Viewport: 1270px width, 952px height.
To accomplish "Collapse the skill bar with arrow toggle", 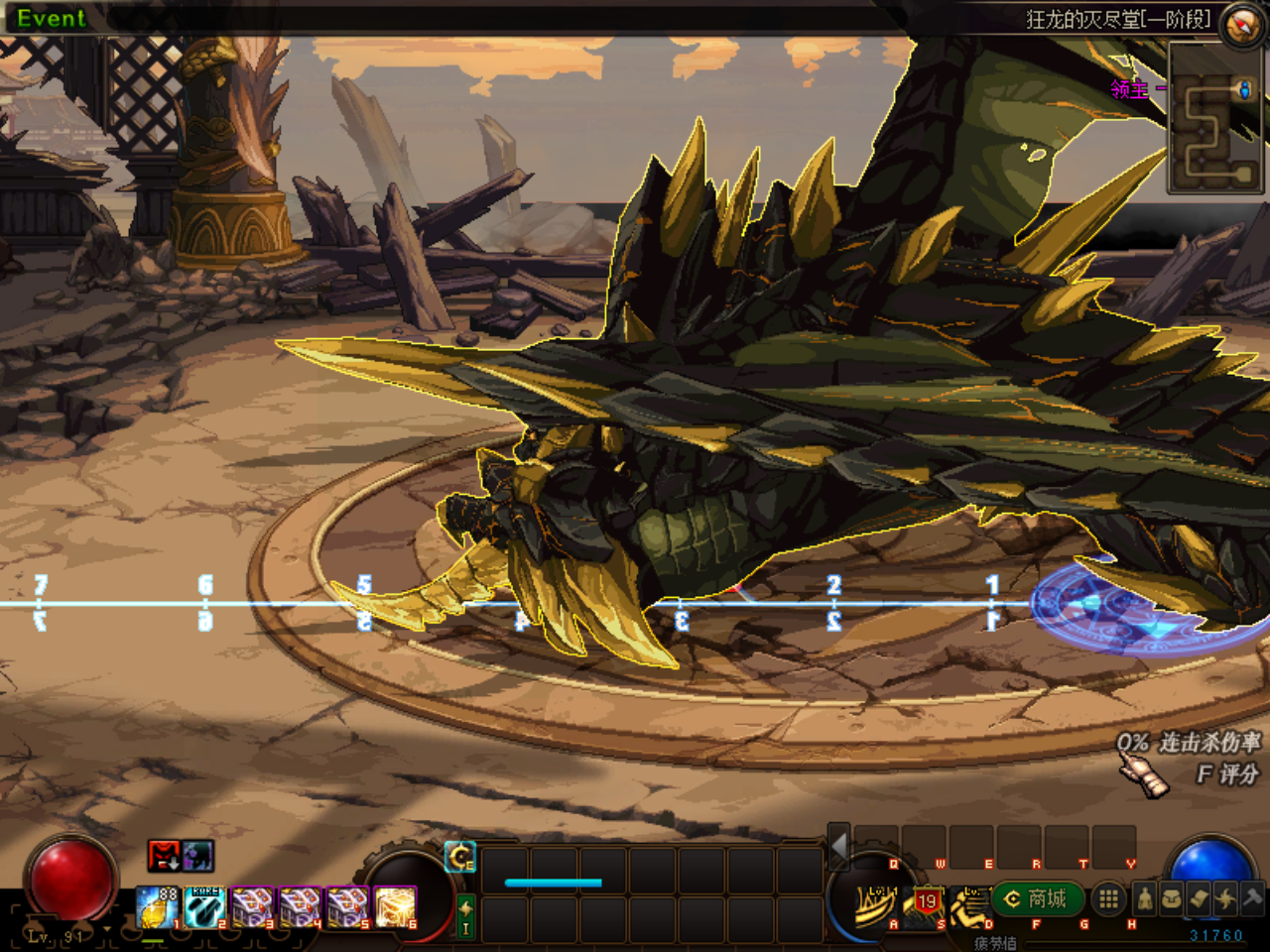I will tap(839, 847).
